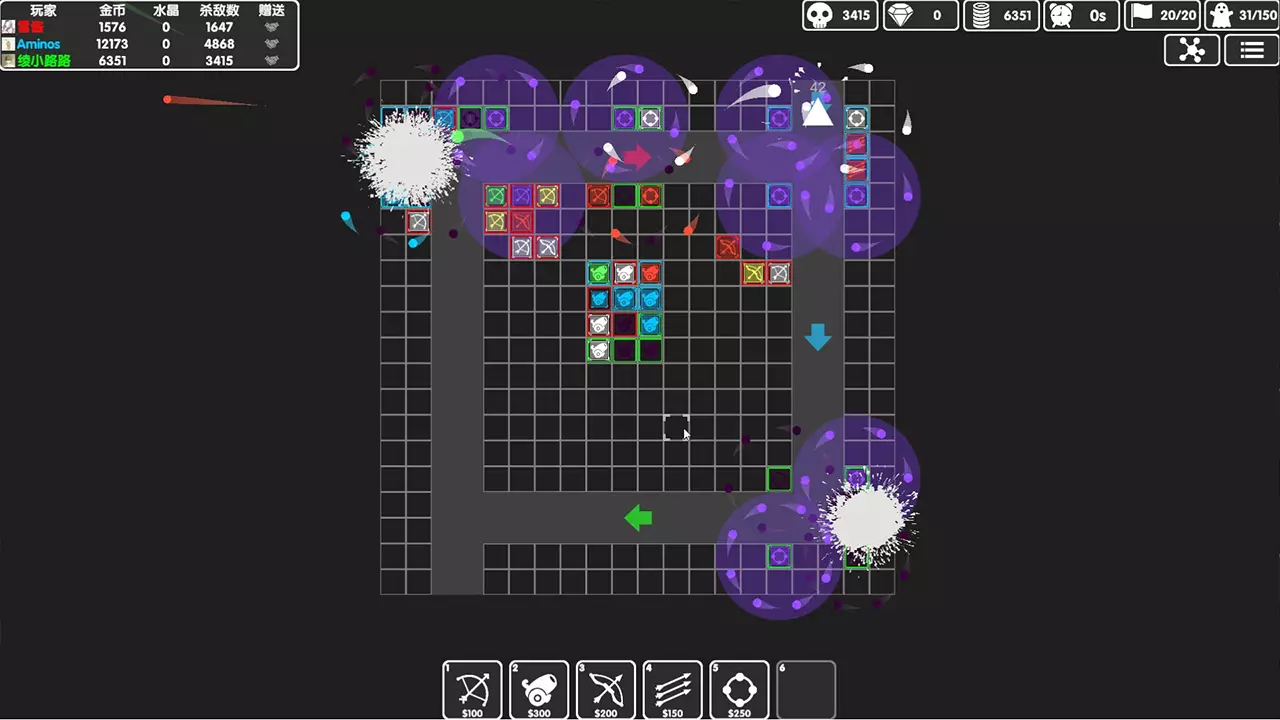Click the flag wave counter showing 20/20
The image size is (1280, 720).
(x=1162, y=15)
